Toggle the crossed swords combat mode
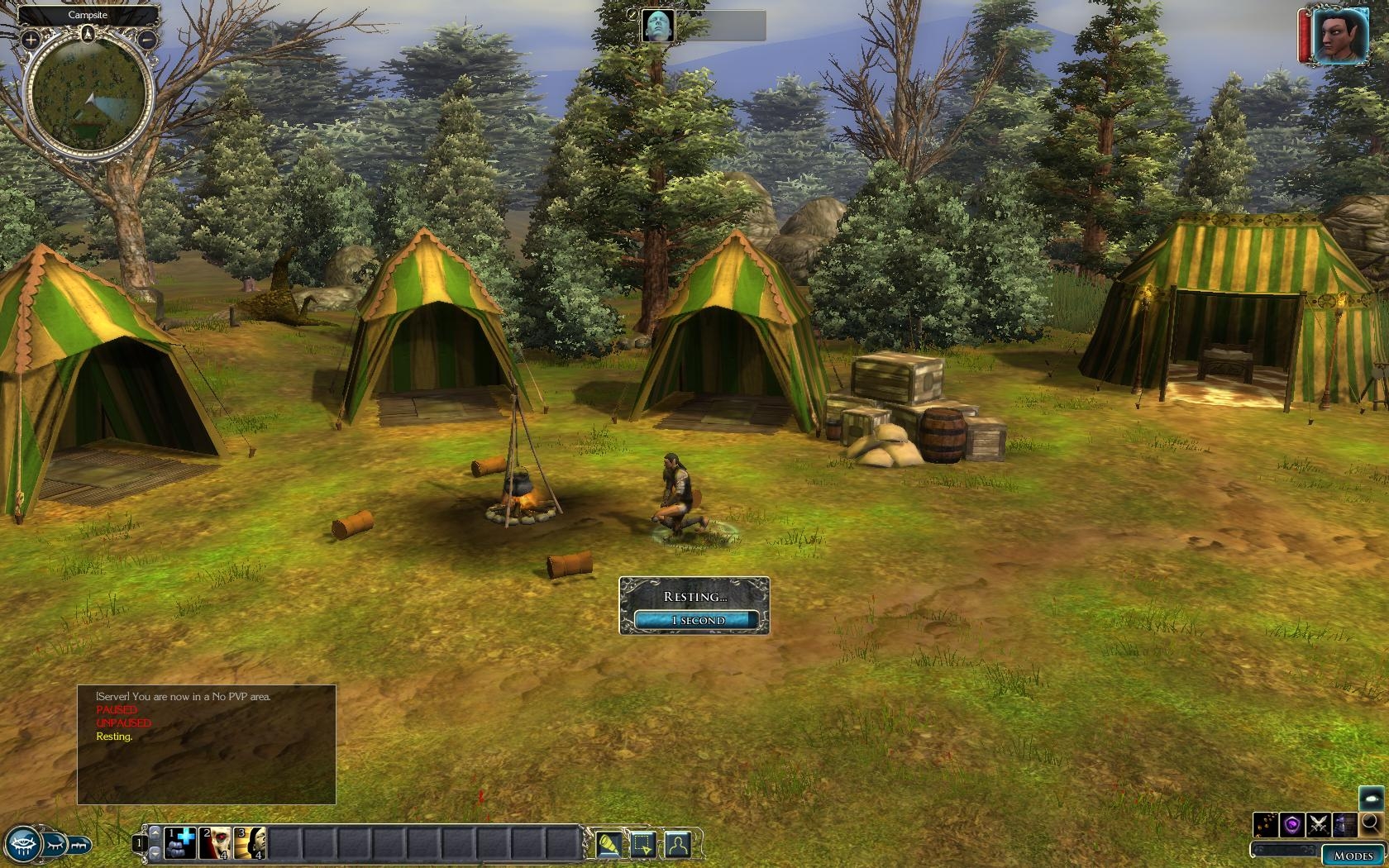The image size is (1389, 868). (x=1318, y=824)
